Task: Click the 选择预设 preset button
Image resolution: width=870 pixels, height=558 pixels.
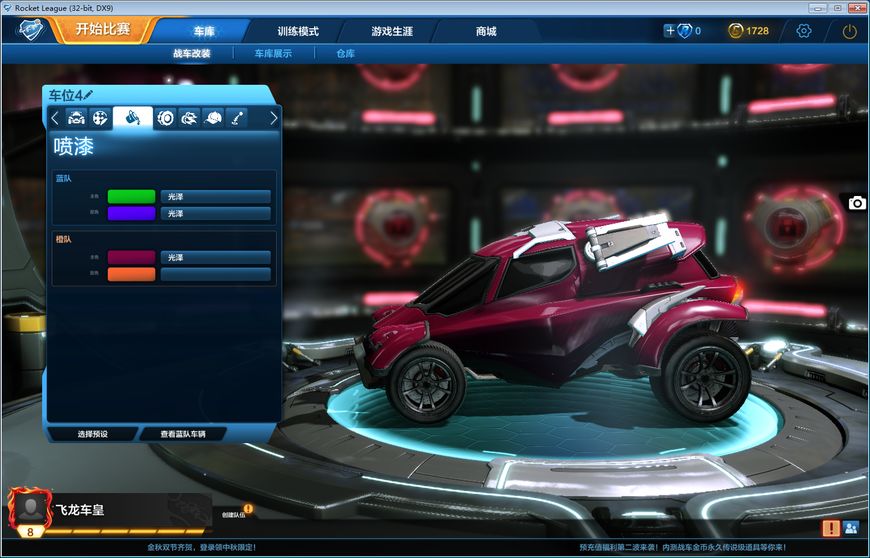Action: 92,434
